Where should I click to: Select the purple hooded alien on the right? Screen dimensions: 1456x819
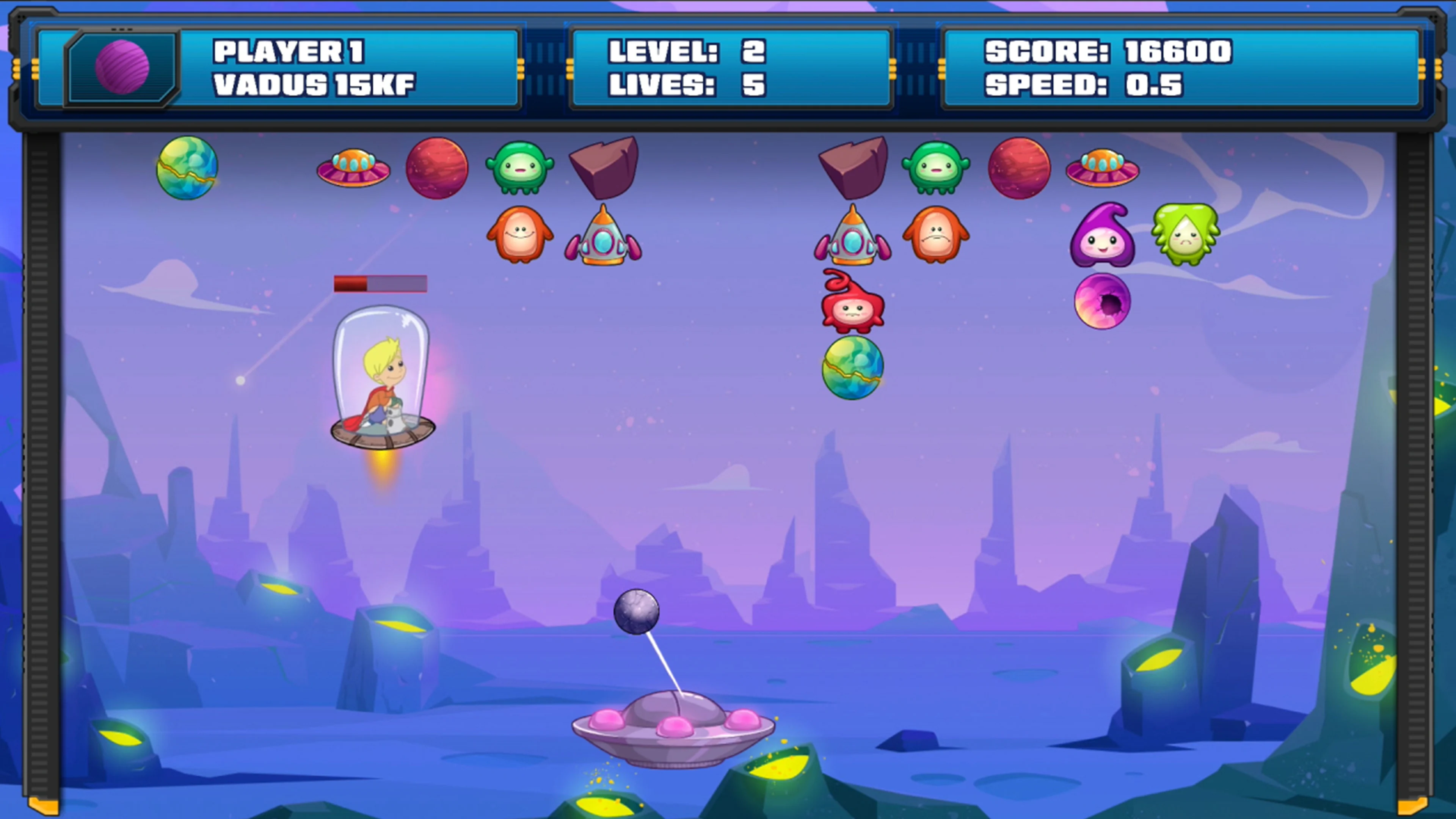tap(1103, 237)
